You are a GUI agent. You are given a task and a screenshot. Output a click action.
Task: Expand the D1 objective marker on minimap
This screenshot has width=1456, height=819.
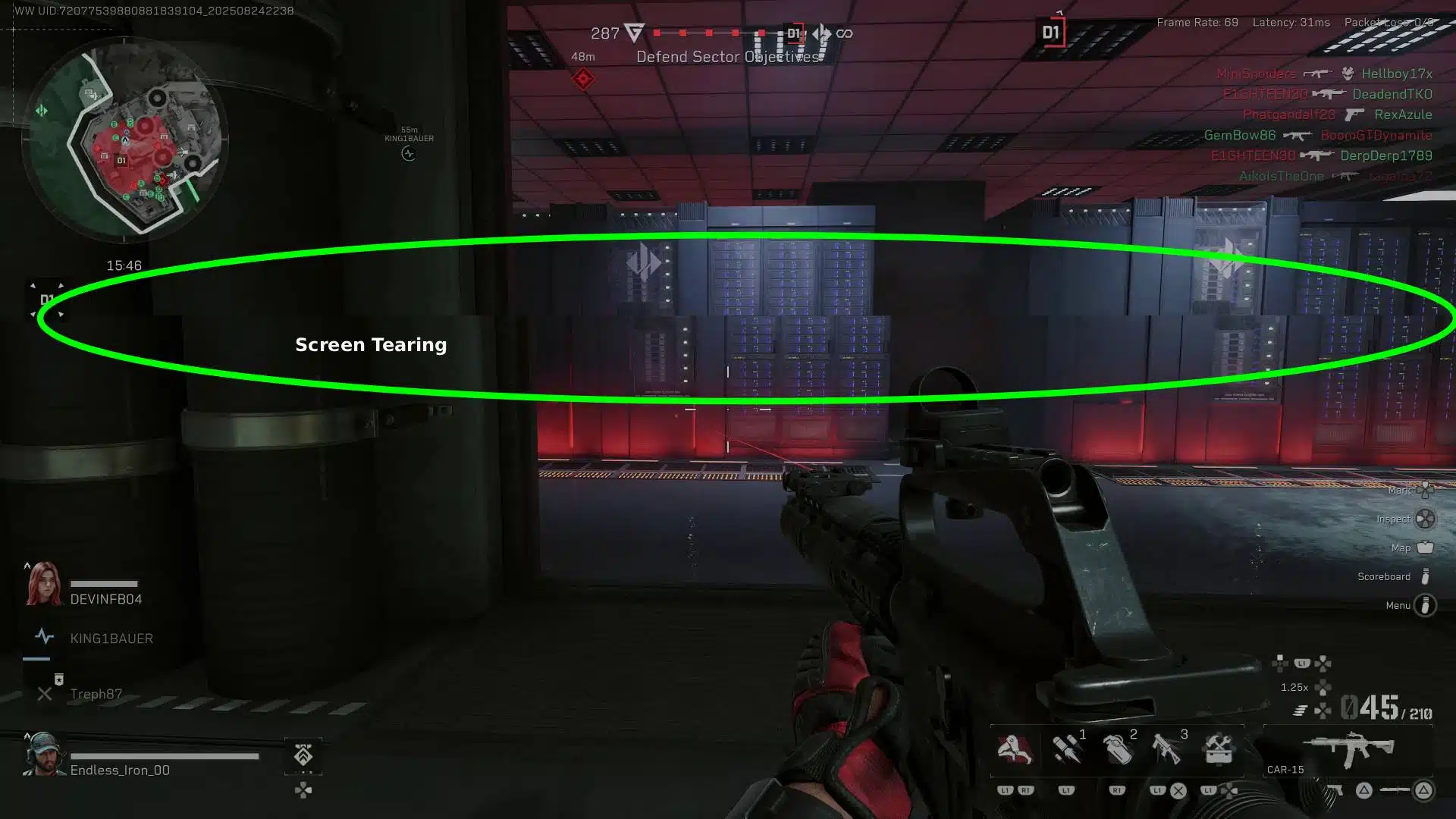click(121, 161)
